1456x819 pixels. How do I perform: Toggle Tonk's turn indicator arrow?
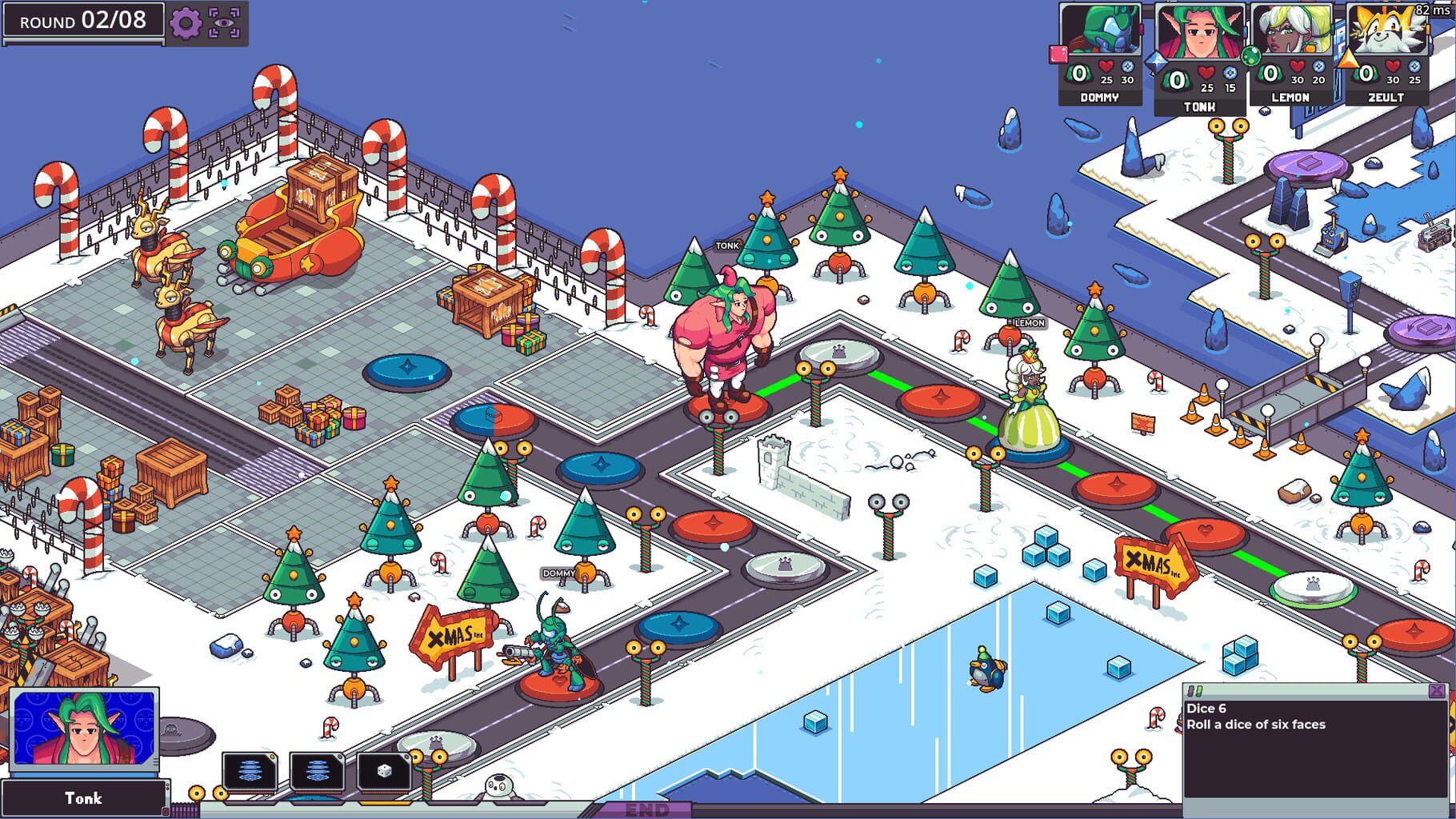(x=1157, y=62)
